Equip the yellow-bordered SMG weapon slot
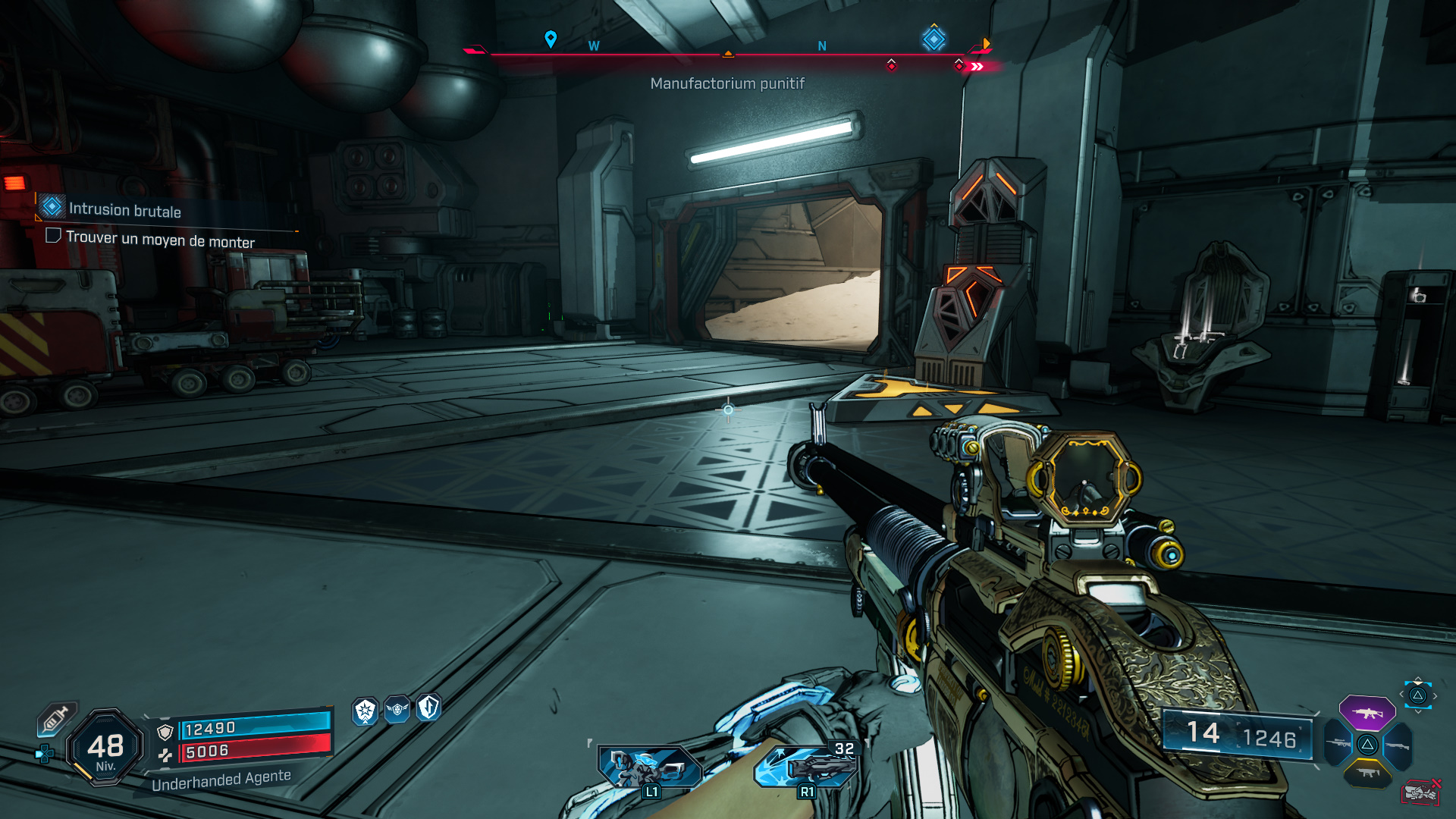Viewport: 1456px width, 819px height. point(1367,773)
